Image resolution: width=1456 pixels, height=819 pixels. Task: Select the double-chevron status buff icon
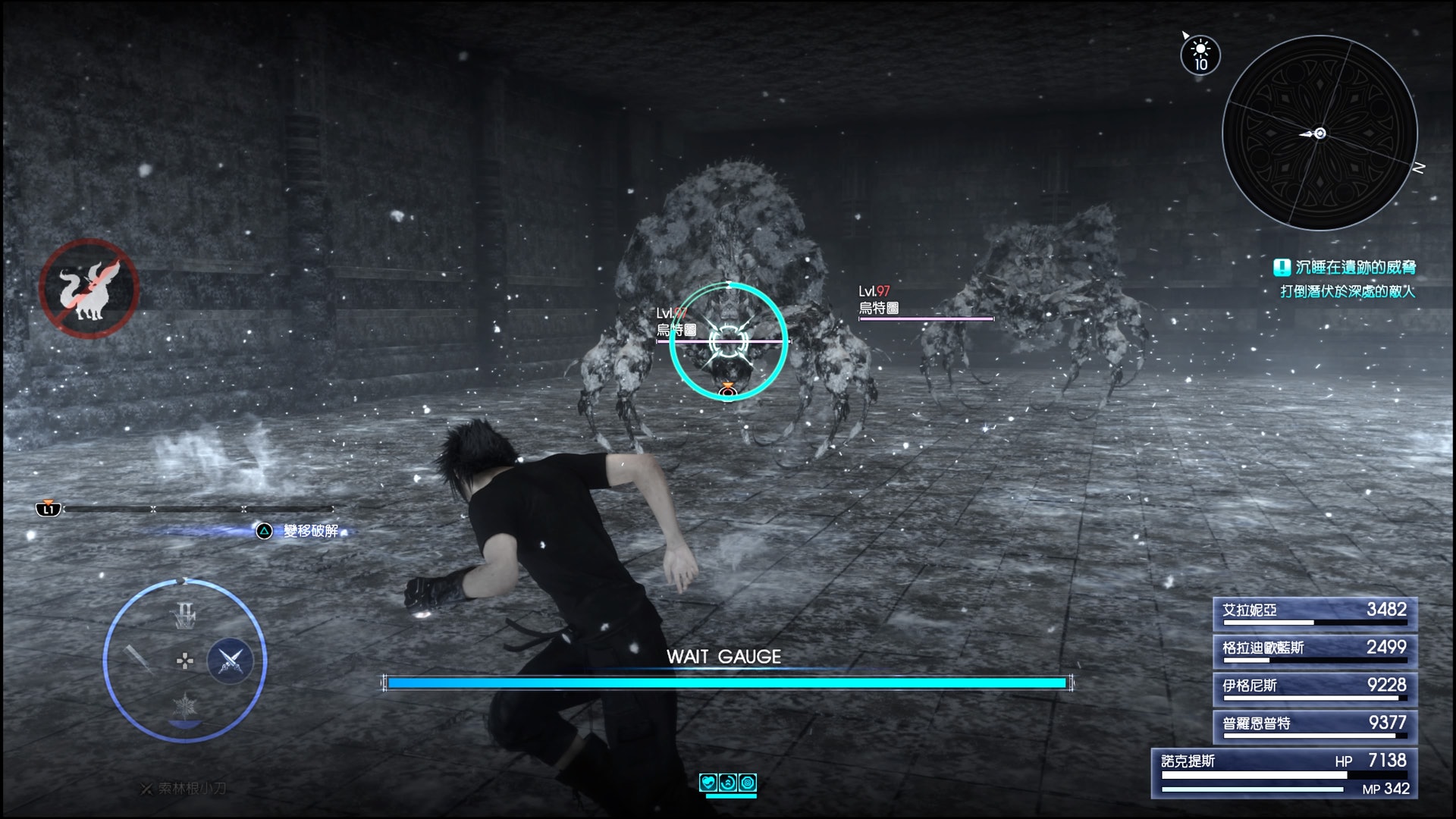point(728,783)
